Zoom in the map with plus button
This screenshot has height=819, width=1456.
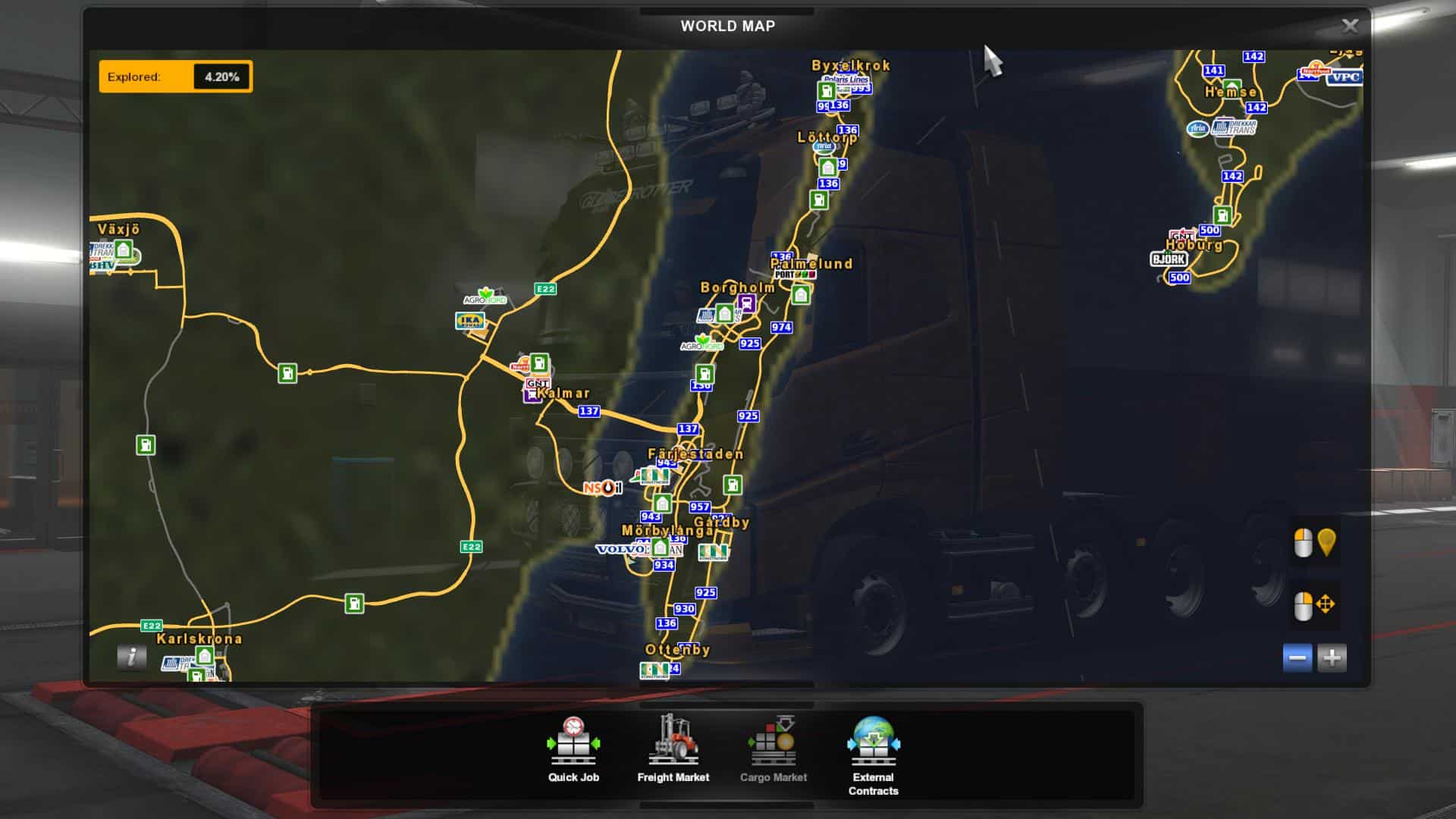pyautogui.click(x=1332, y=657)
